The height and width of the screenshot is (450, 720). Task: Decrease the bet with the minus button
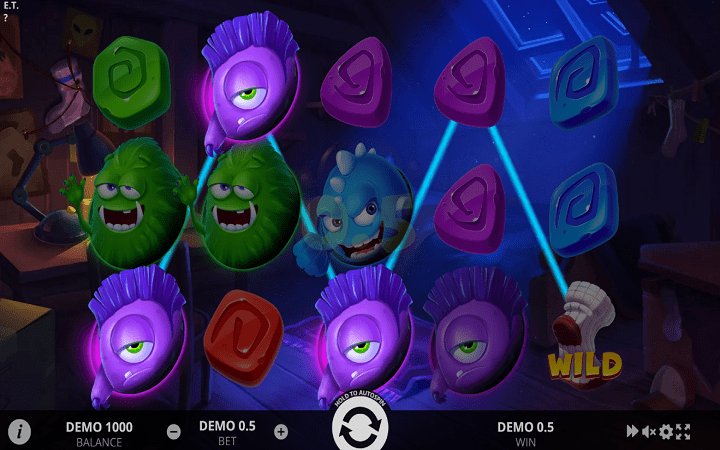[x=174, y=432]
